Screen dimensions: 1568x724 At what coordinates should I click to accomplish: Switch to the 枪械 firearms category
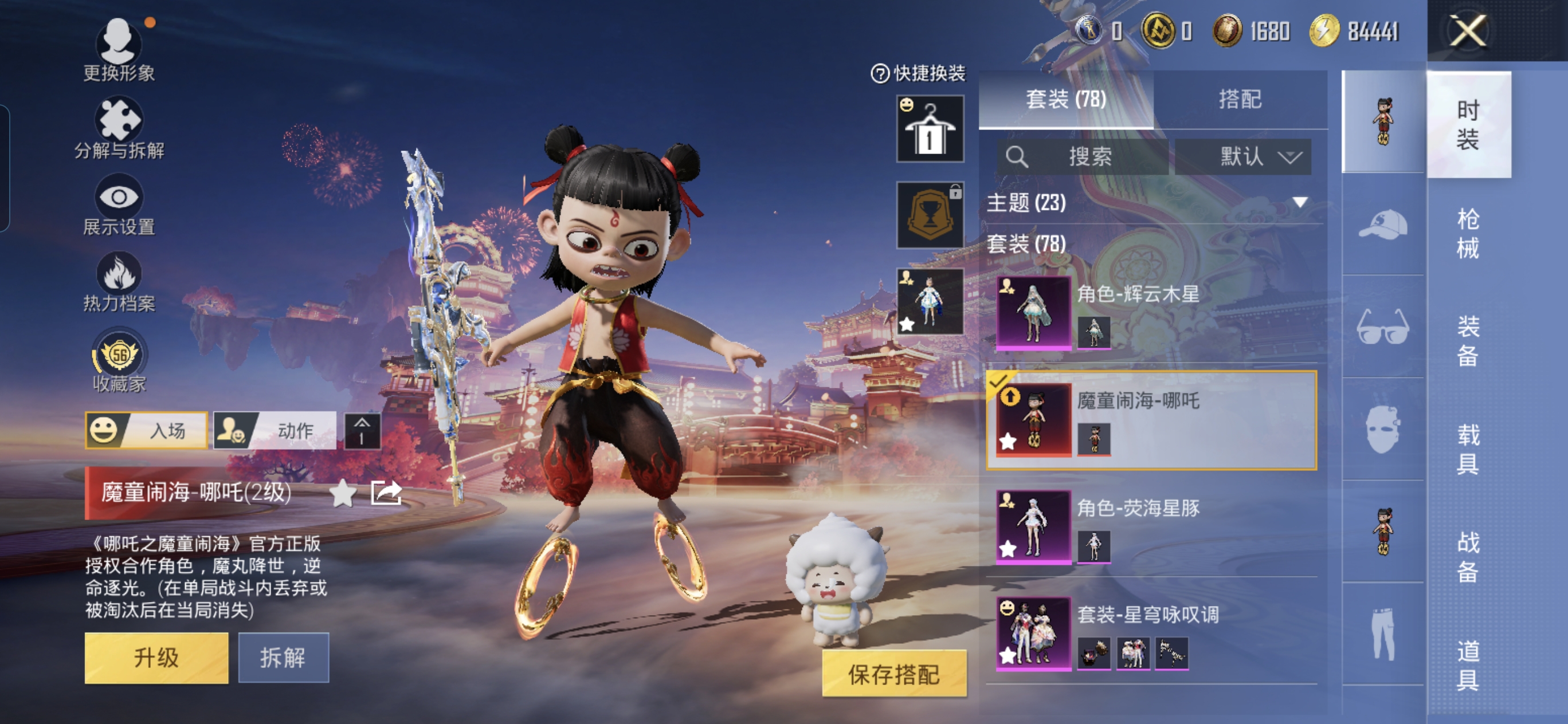(1467, 233)
